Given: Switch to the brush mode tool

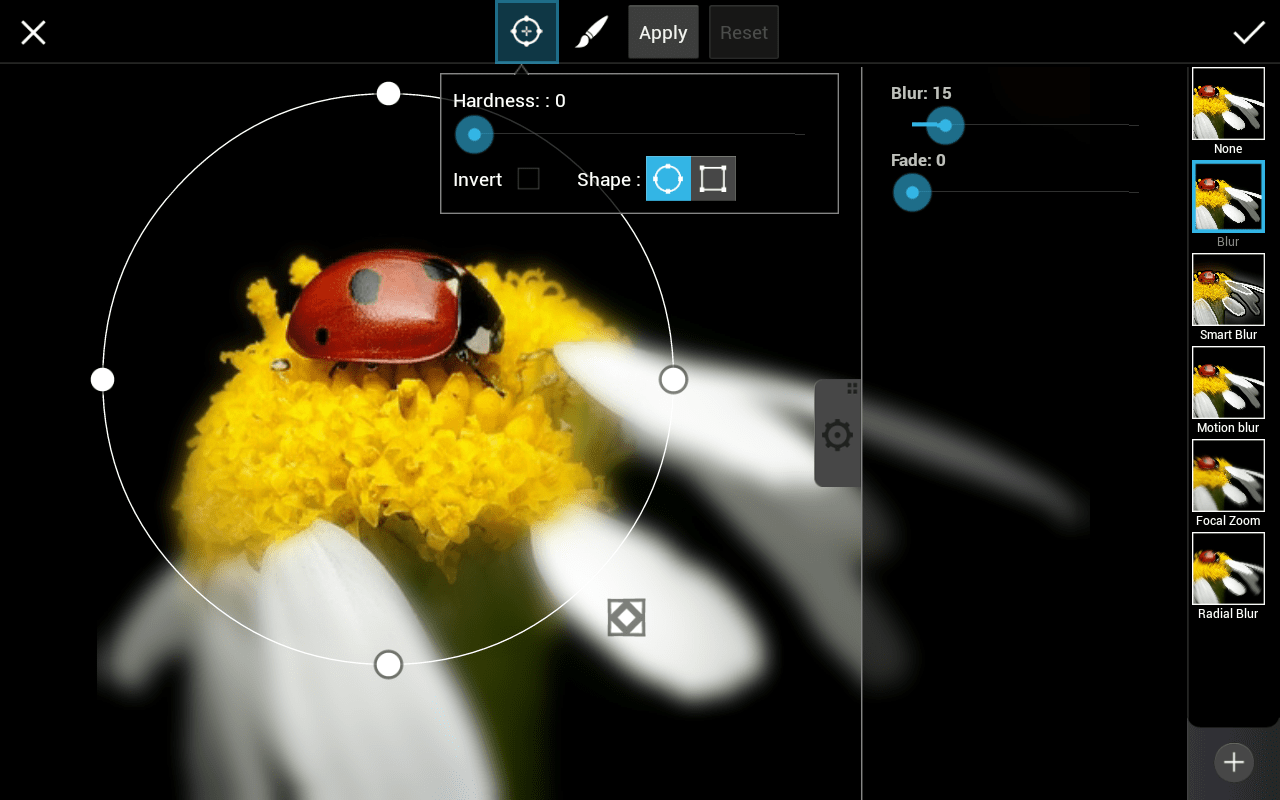Looking at the screenshot, I should tap(590, 31).
